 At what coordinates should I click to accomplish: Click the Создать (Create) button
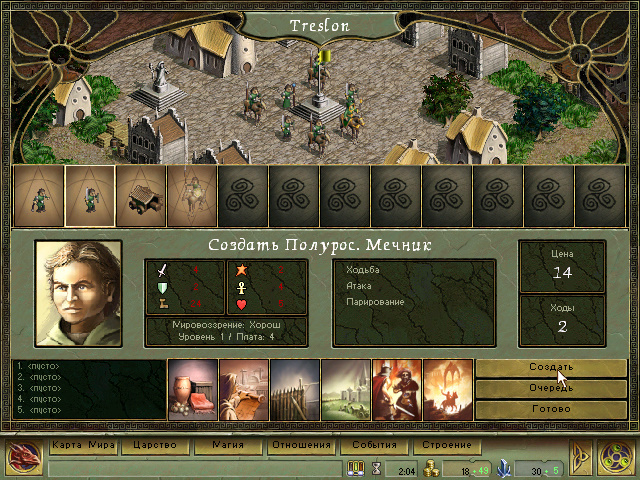(x=551, y=367)
